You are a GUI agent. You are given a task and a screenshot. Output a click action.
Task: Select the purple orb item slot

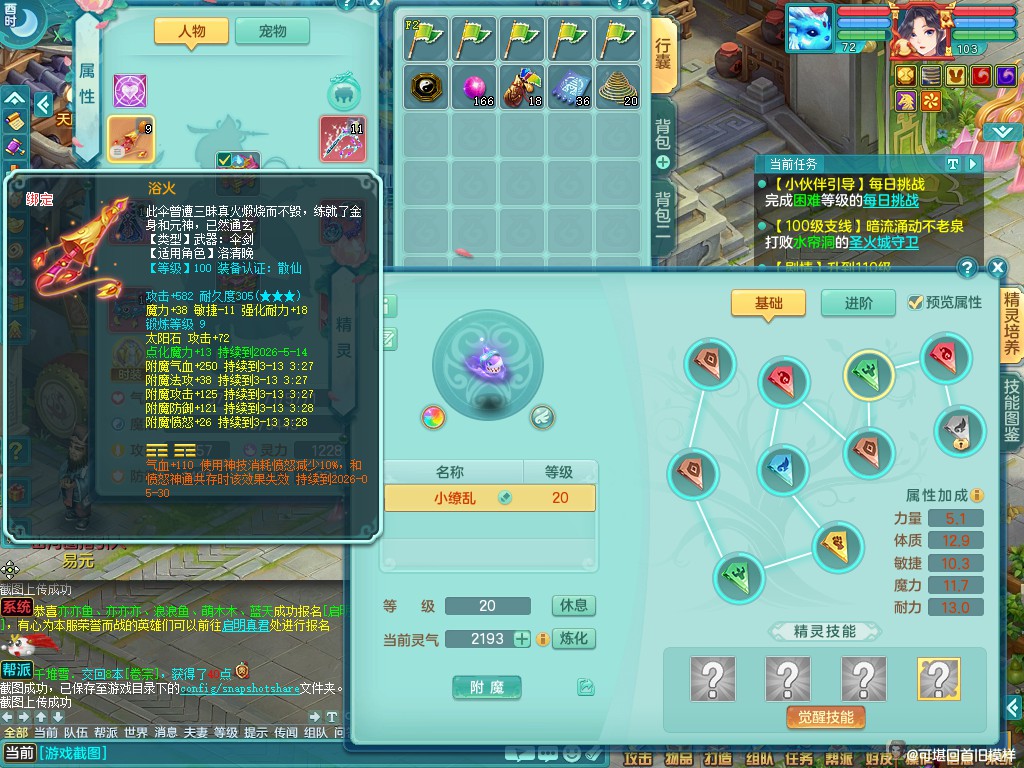pyautogui.click(x=476, y=87)
